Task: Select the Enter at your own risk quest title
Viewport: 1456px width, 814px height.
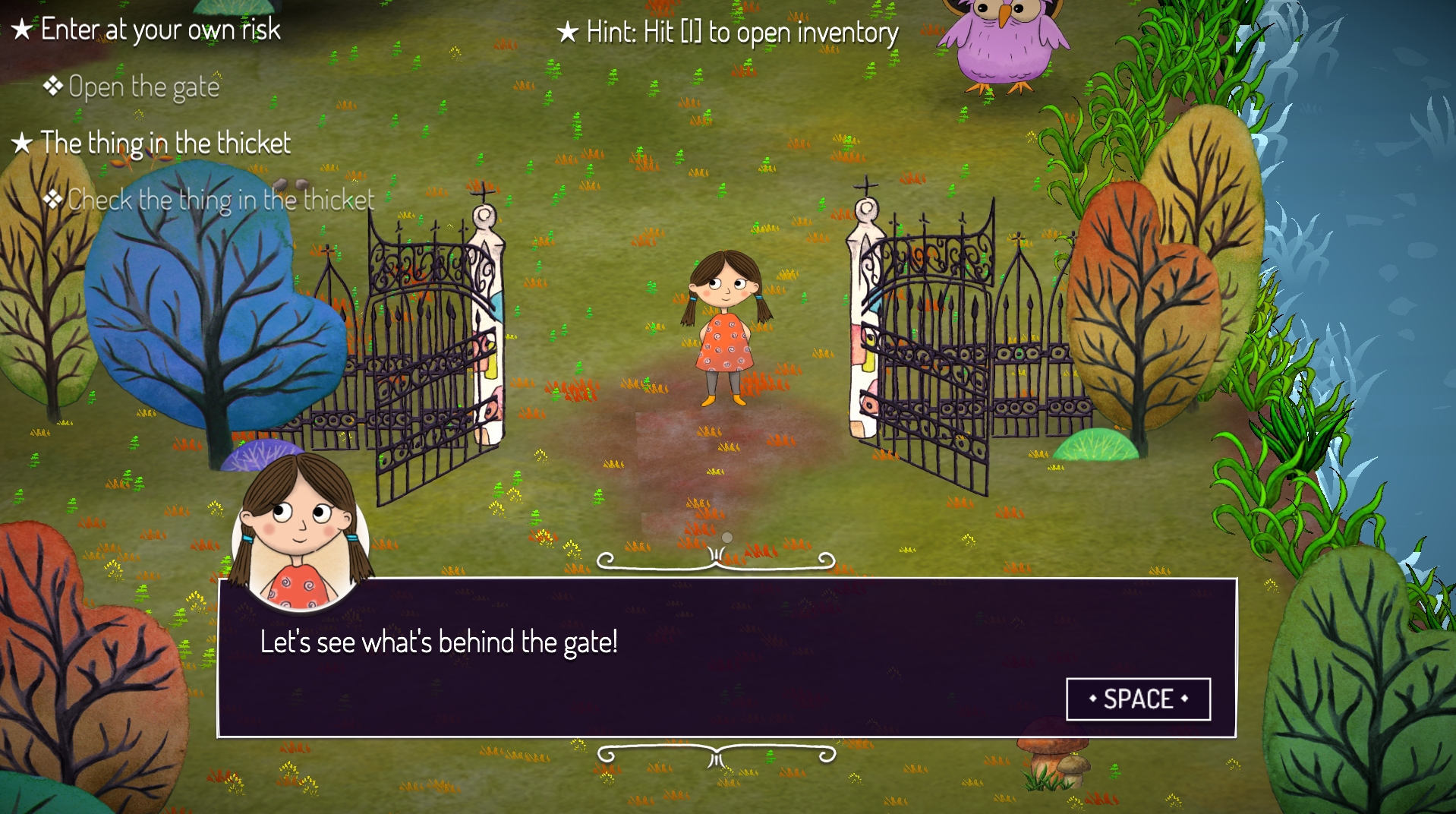Action: tap(160, 29)
